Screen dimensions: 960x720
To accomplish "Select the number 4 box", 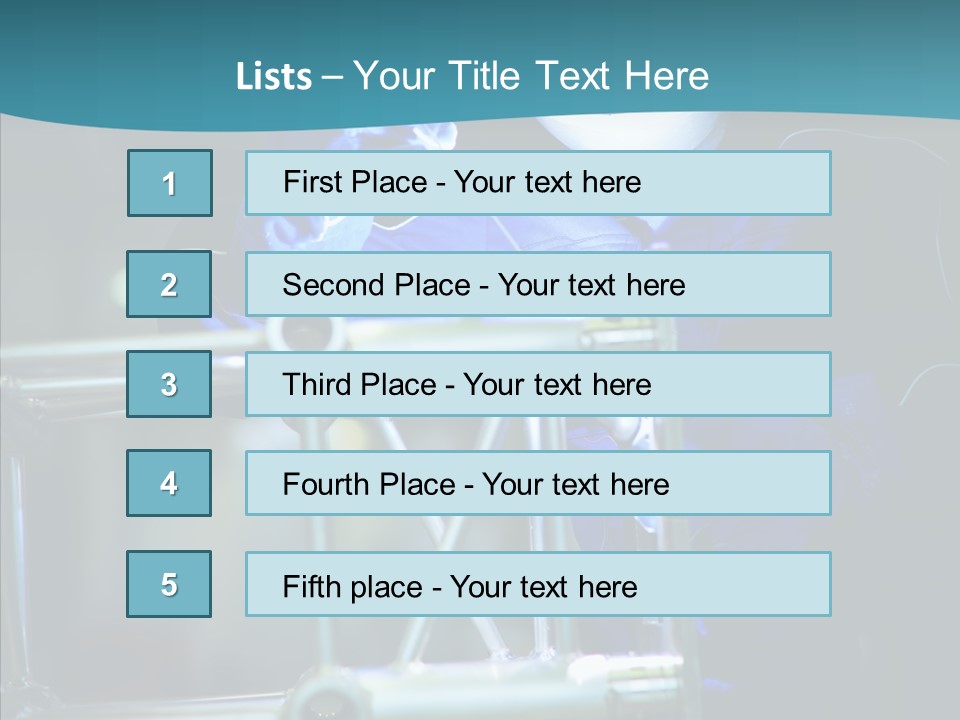I will point(169,483).
